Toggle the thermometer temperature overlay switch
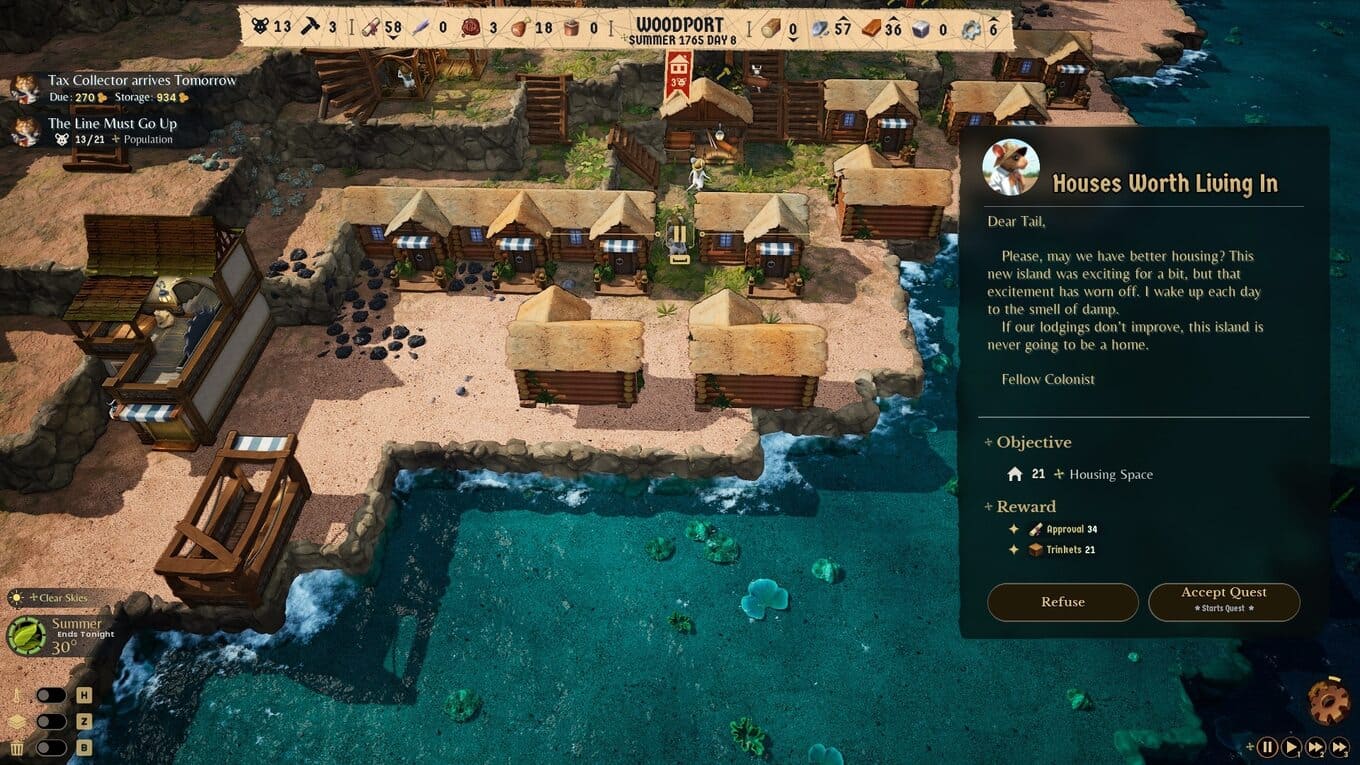 51,695
